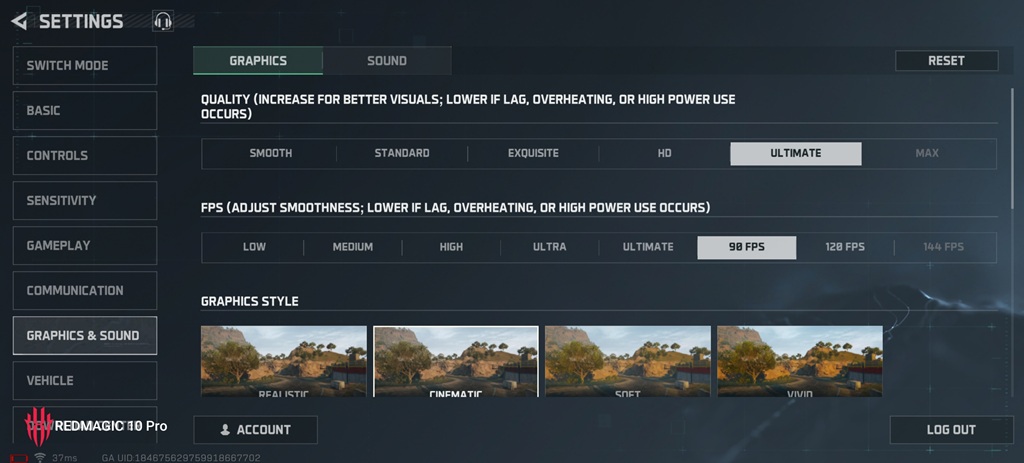Choose HD graphics quality
This screenshot has width=1024, height=463.
click(x=664, y=153)
